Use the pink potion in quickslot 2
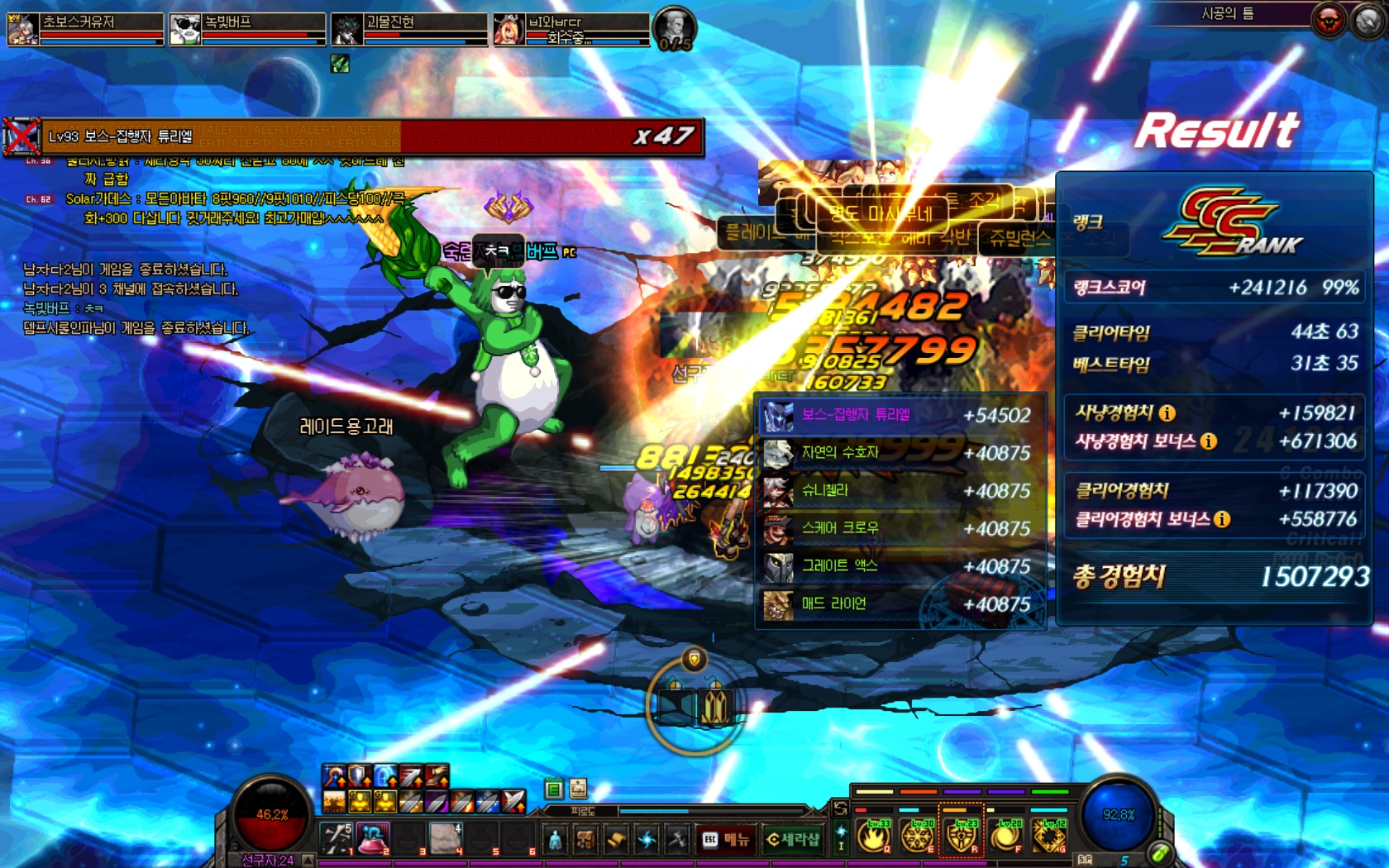1389x868 pixels. click(x=373, y=838)
